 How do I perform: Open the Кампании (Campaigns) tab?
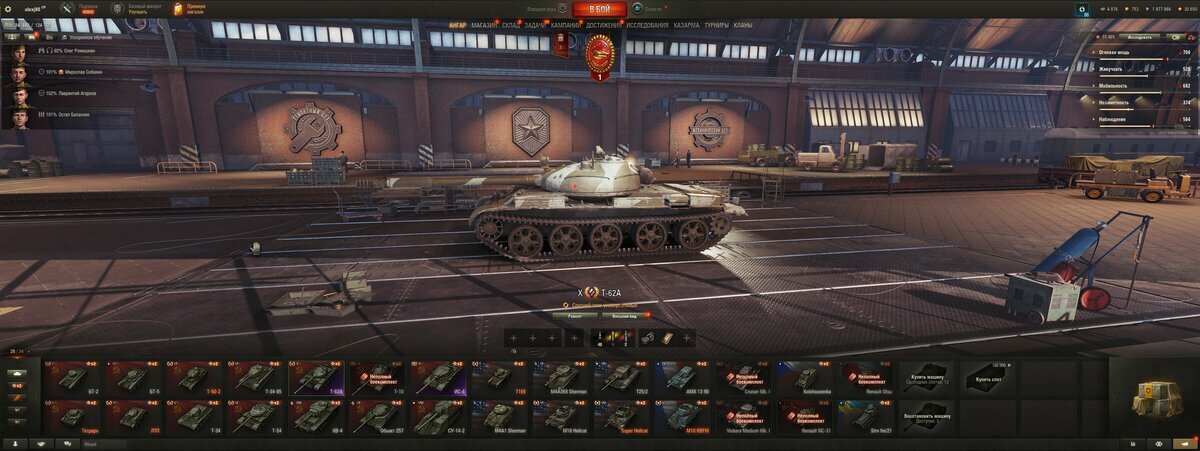[x=565, y=25]
